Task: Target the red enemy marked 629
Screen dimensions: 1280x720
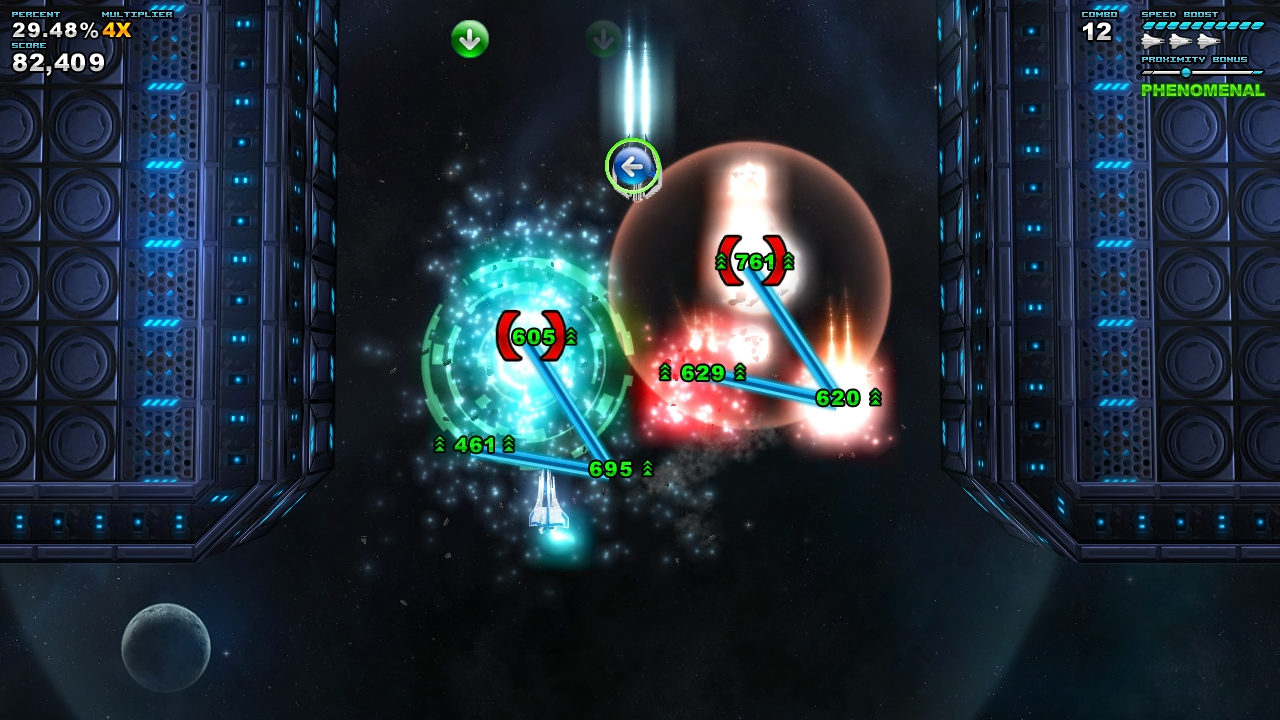Action: pyautogui.click(x=700, y=373)
